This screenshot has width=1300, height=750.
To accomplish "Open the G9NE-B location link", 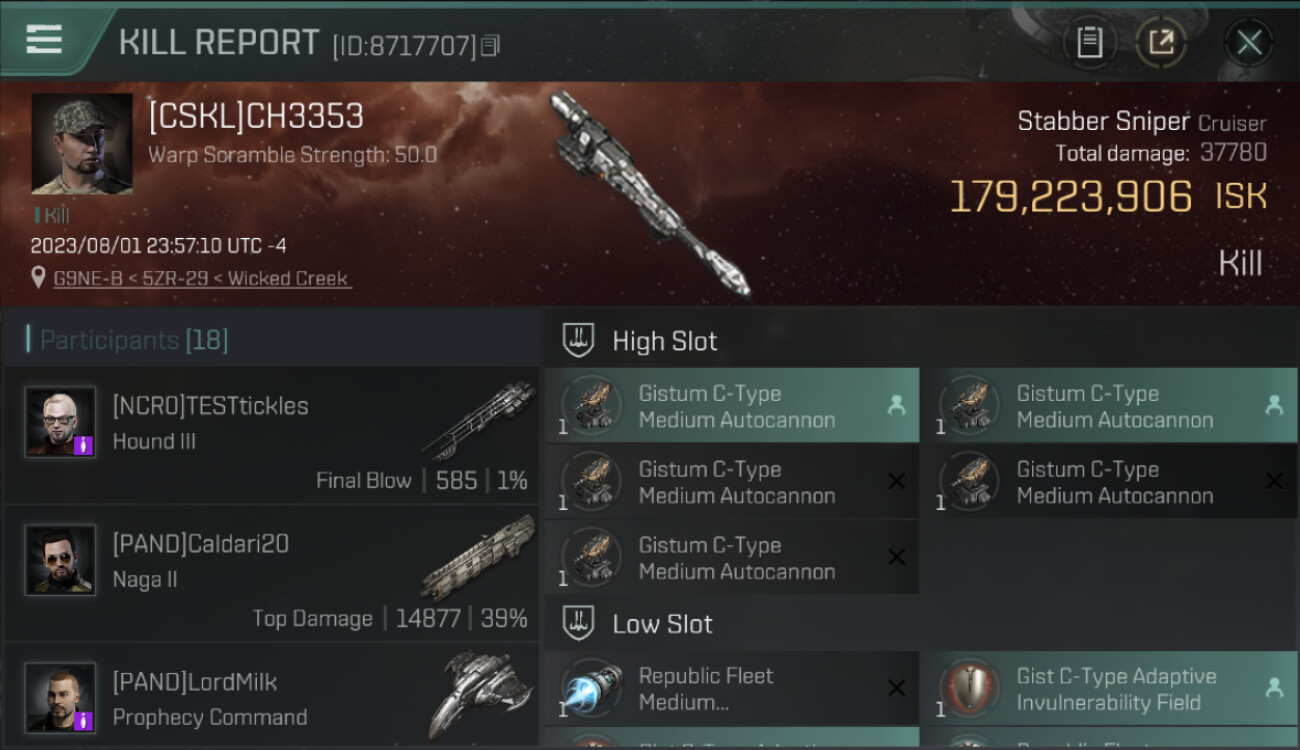I will coord(201,279).
